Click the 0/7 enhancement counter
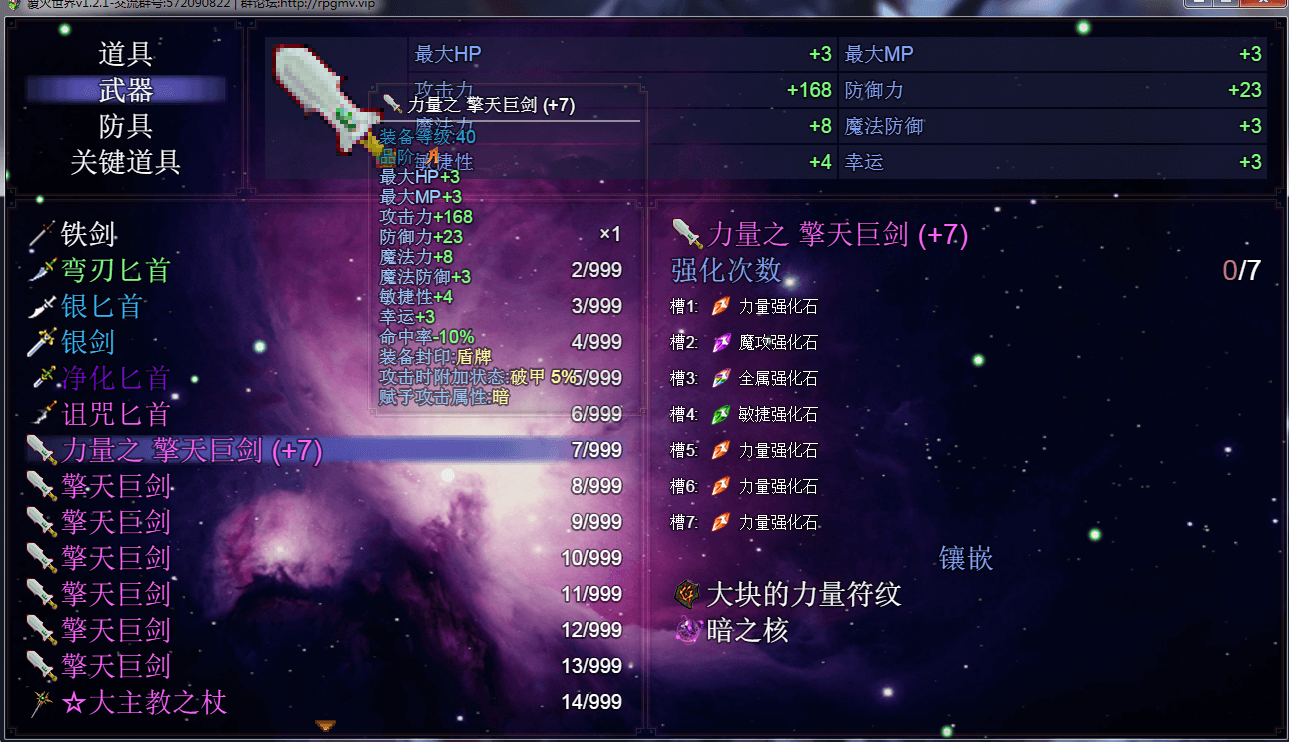The width and height of the screenshot is (1289, 742). tap(1243, 268)
